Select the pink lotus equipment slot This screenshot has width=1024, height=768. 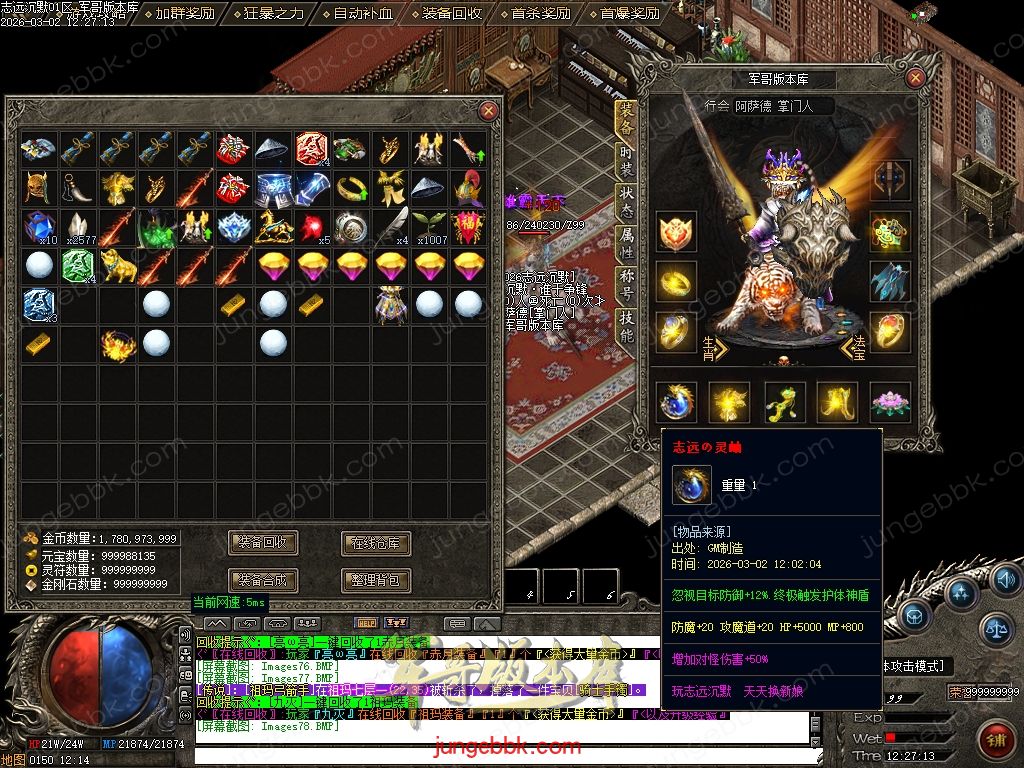(888, 402)
